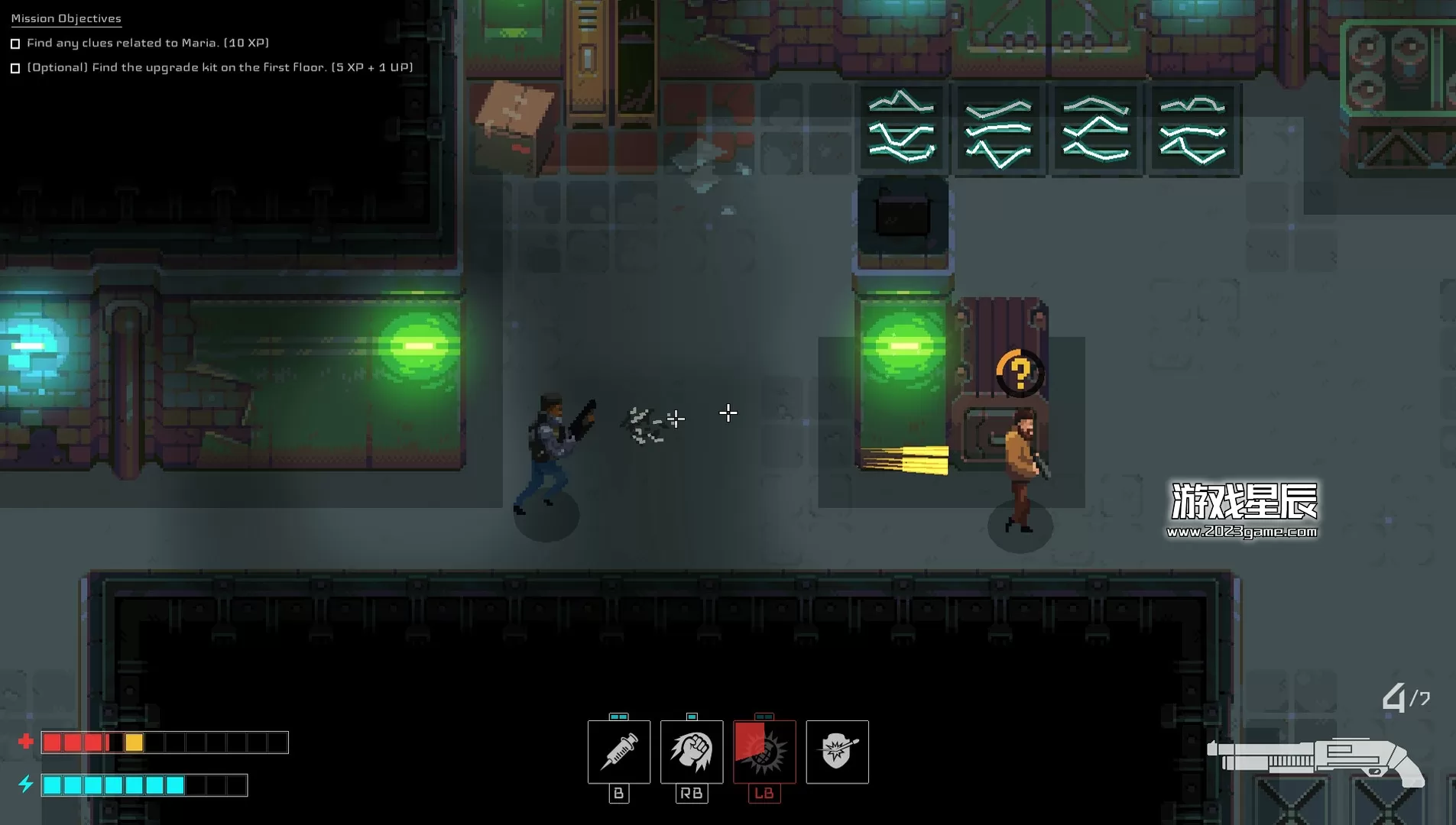This screenshot has width=1456, height=825.
Task: Choose the optional upgrade kit objective
Action: coord(219,67)
